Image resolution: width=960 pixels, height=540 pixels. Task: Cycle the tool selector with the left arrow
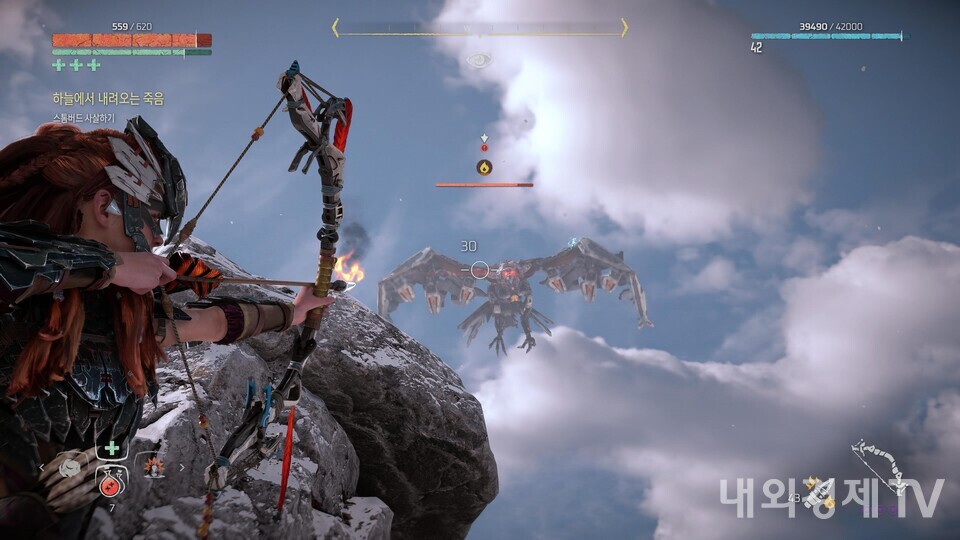pos(41,467)
